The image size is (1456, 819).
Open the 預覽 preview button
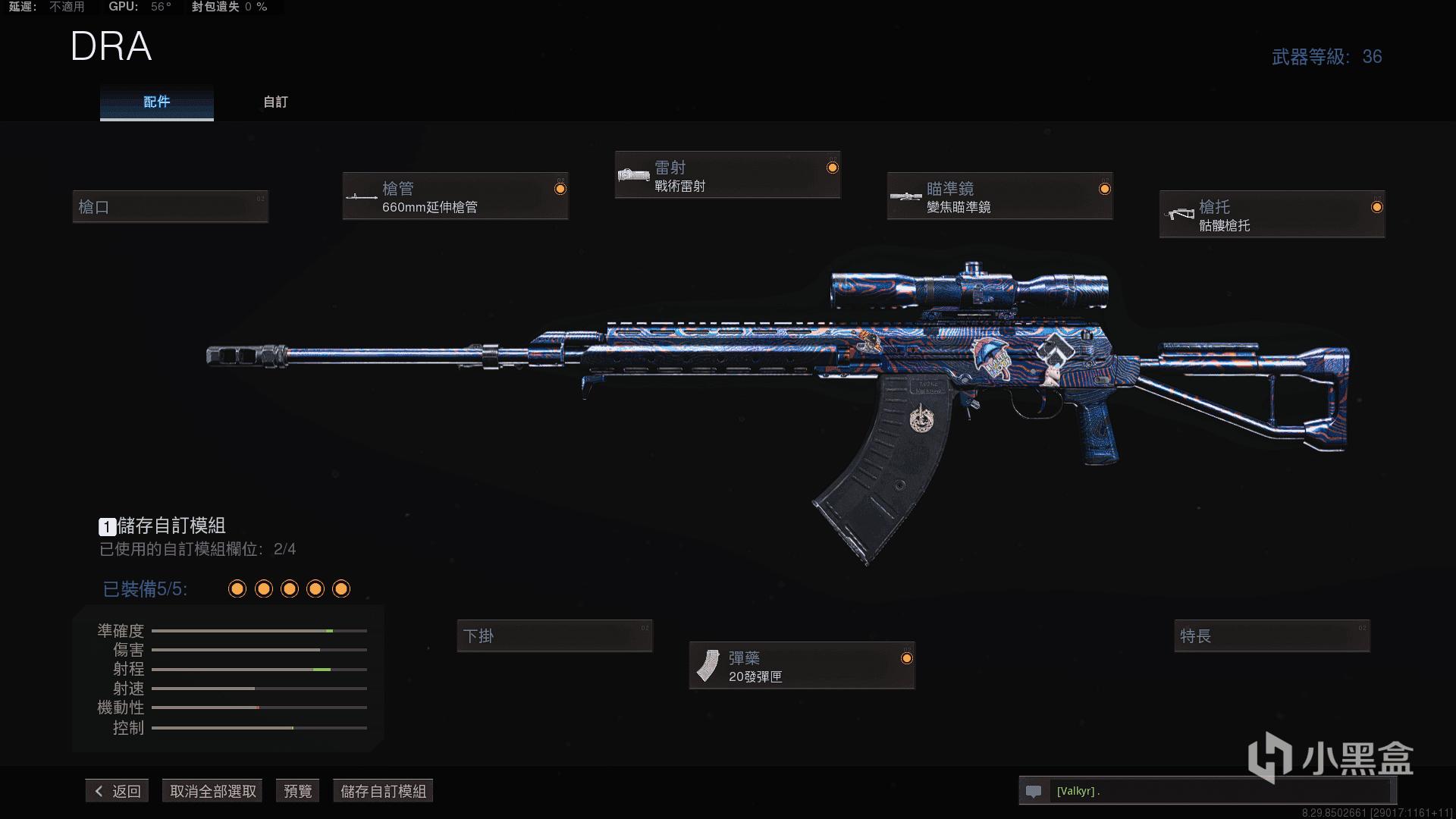297,791
